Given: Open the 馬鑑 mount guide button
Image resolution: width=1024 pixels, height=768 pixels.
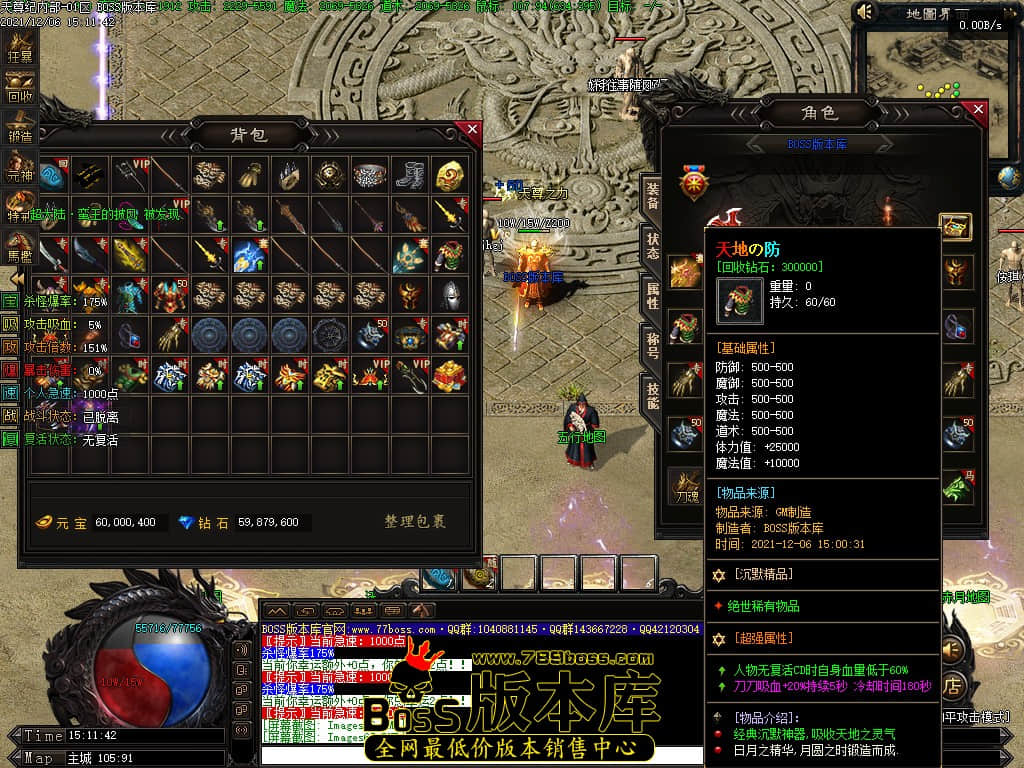Looking at the screenshot, I should pos(20,244).
